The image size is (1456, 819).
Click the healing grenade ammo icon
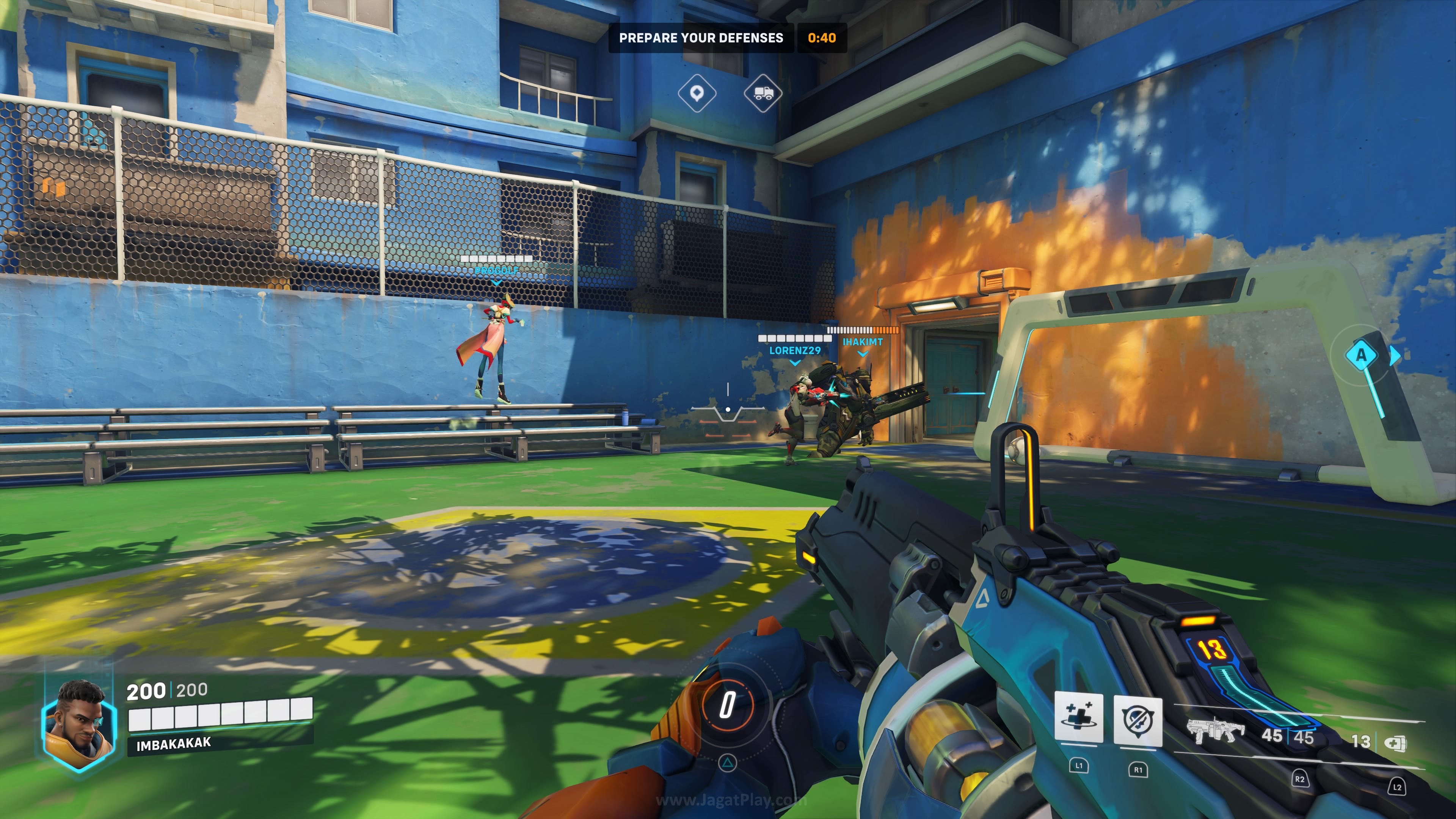point(1395,743)
